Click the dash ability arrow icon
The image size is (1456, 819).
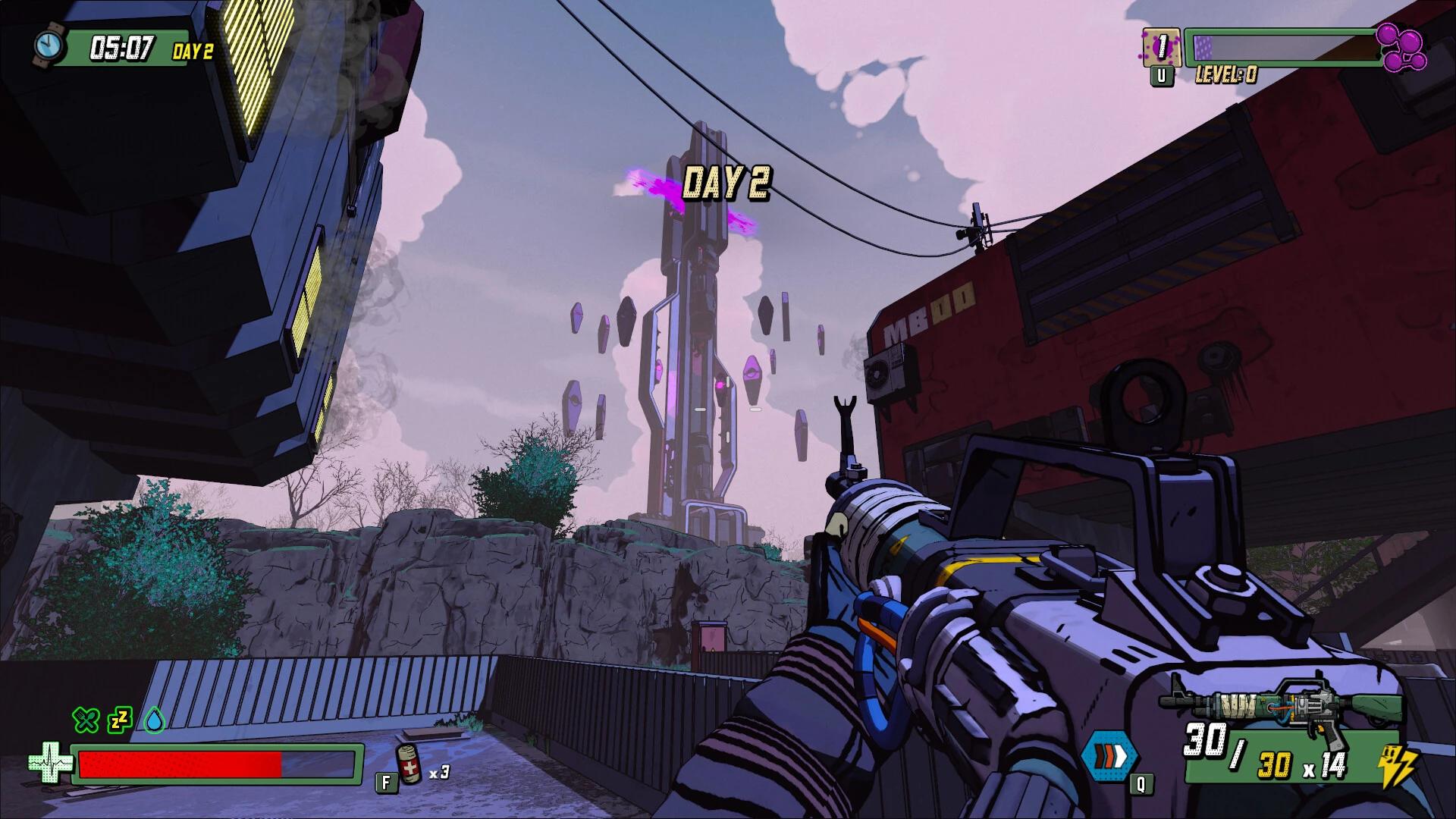[x=1111, y=755]
